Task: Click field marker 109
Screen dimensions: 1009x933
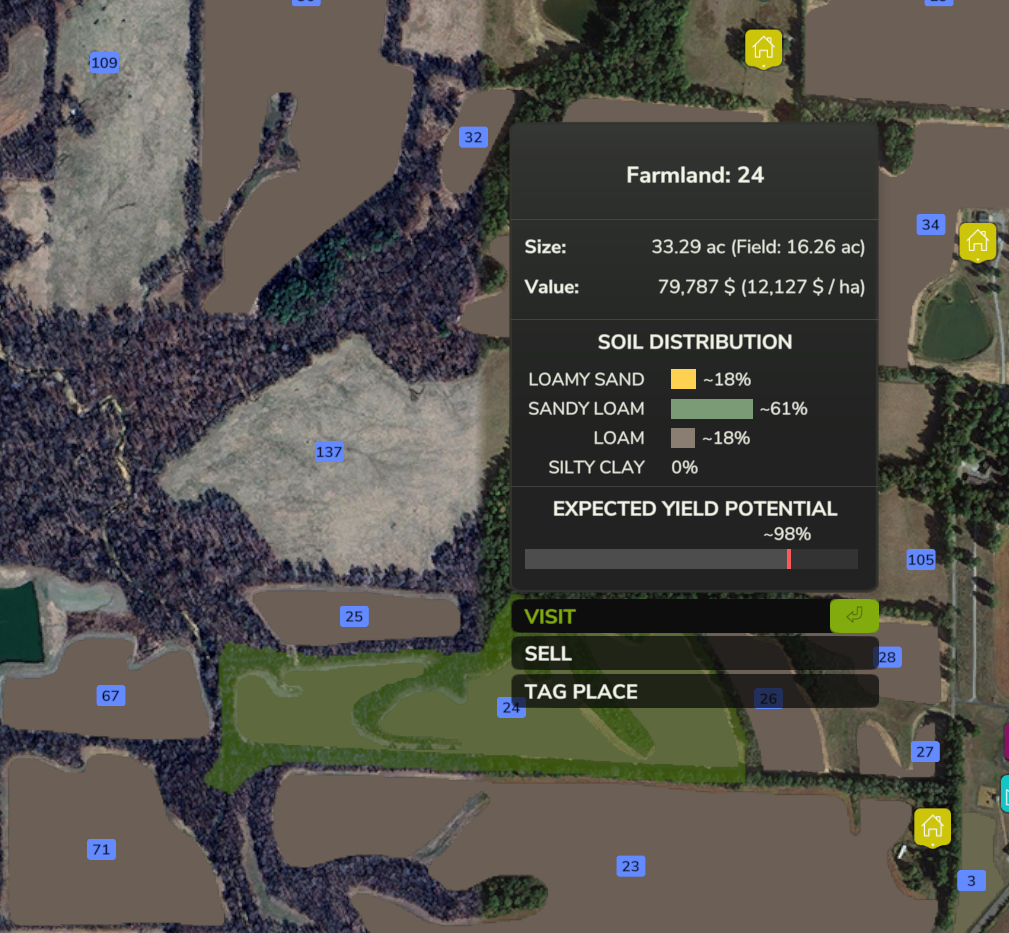Action: click(104, 63)
